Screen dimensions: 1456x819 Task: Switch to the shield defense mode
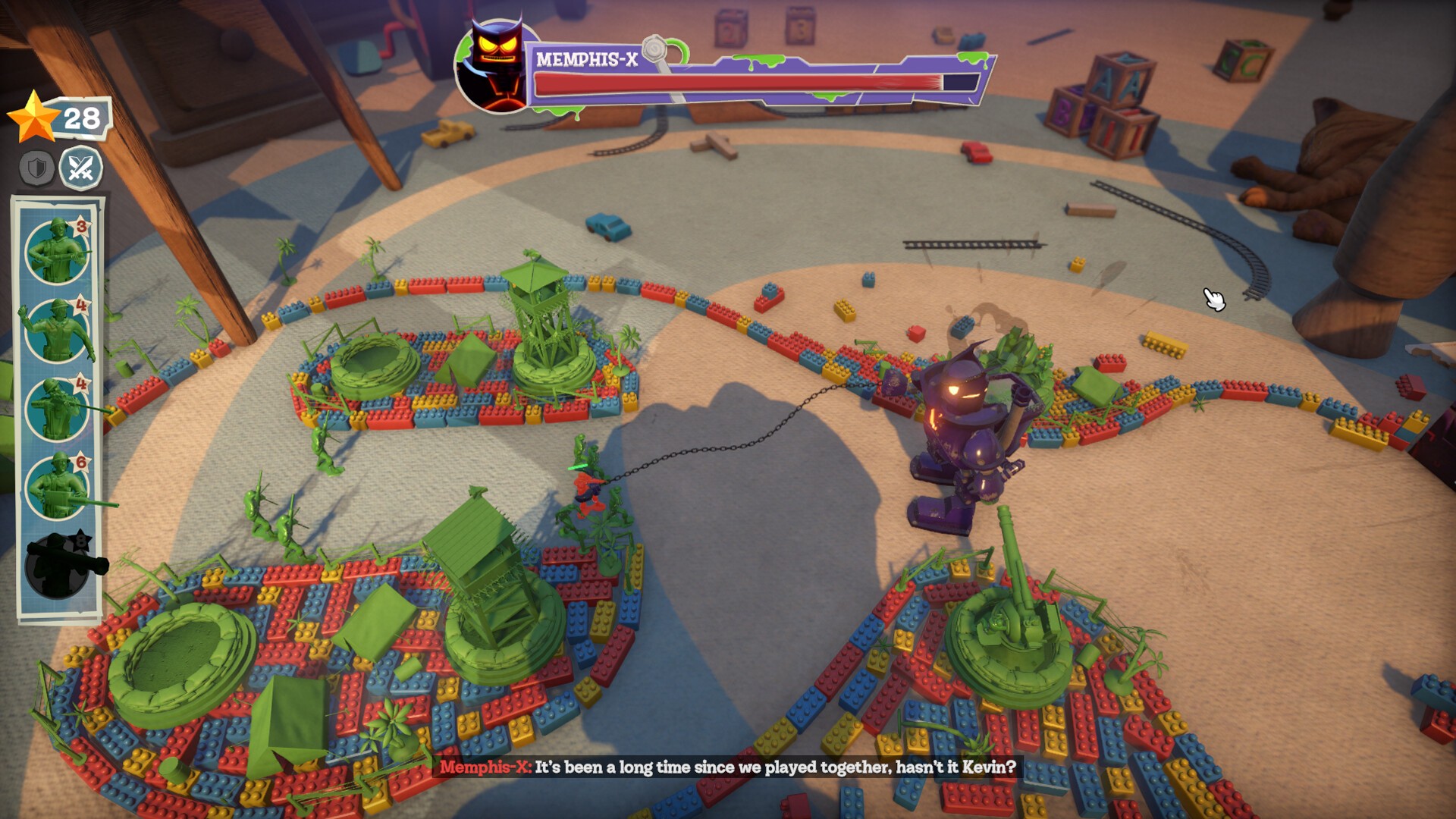click(36, 168)
